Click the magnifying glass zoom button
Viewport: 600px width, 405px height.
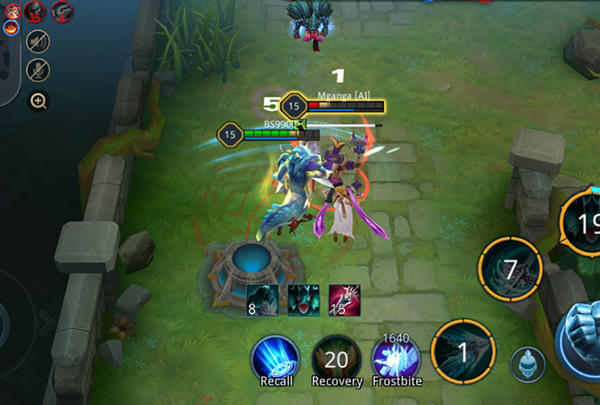point(38,100)
